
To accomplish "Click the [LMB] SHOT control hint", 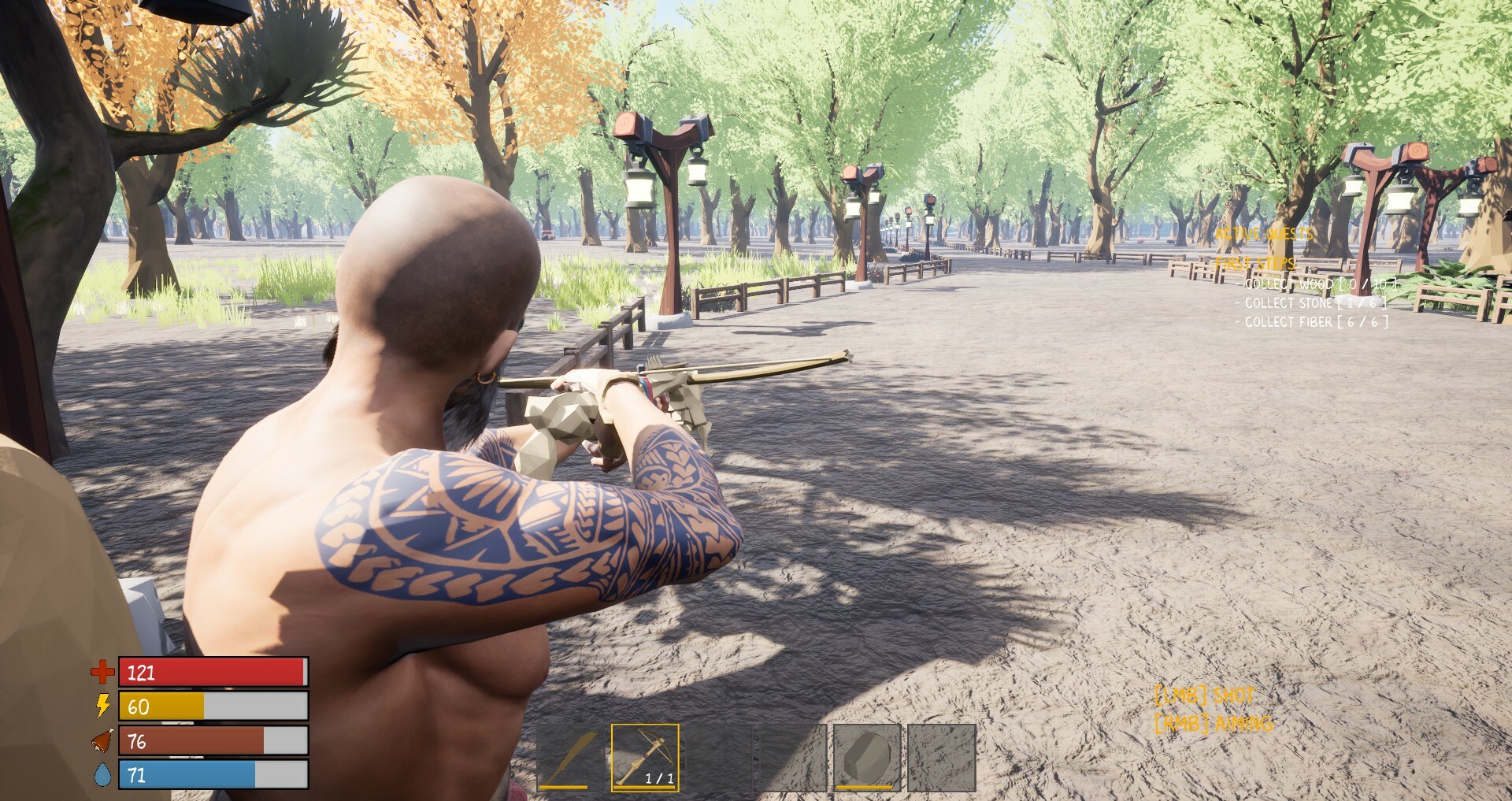I will [x=1203, y=696].
